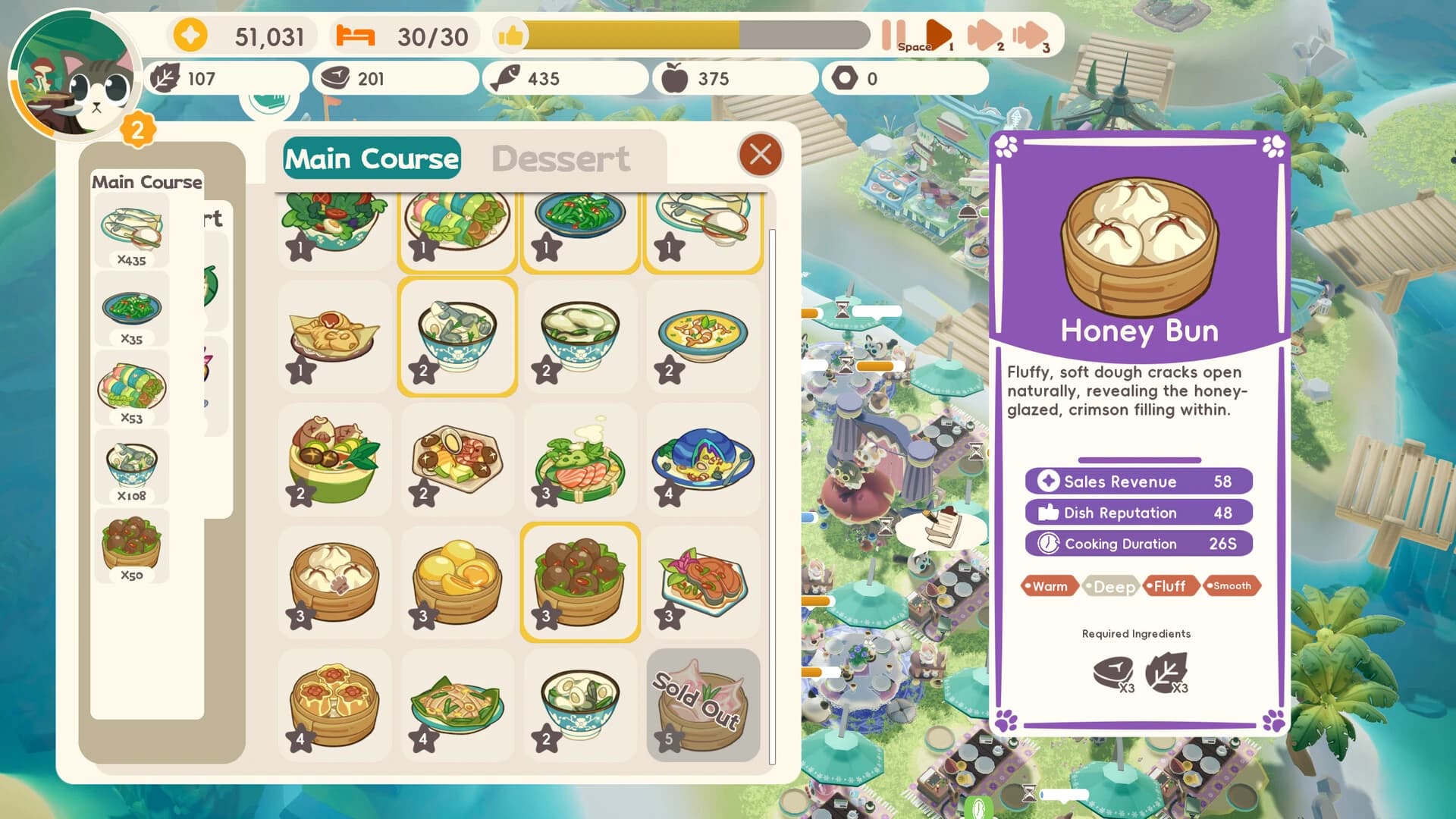Click the orange bed capacity icon
The height and width of the screenshot is (819, 1456).
tap(357, 34)
